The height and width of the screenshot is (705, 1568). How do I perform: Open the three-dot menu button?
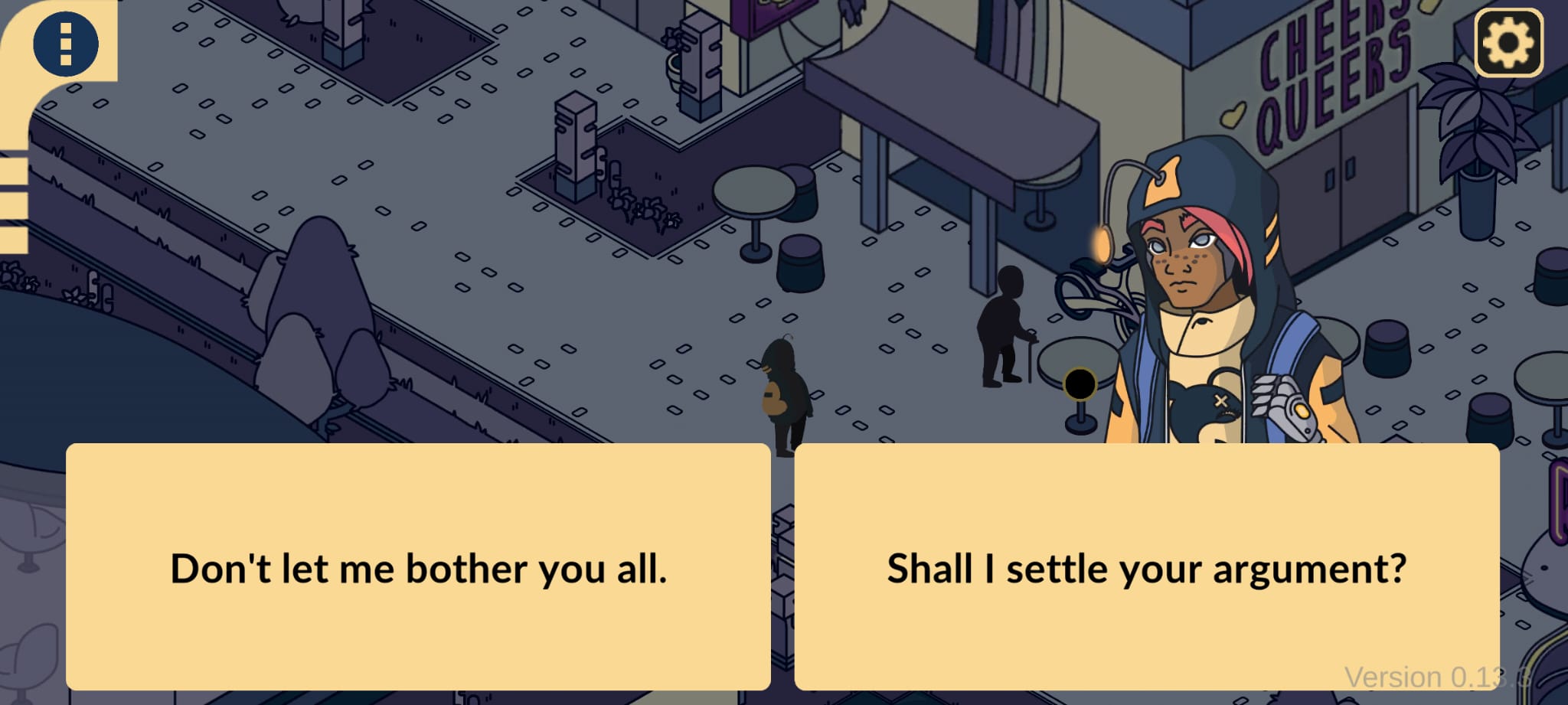click(66, 44)
